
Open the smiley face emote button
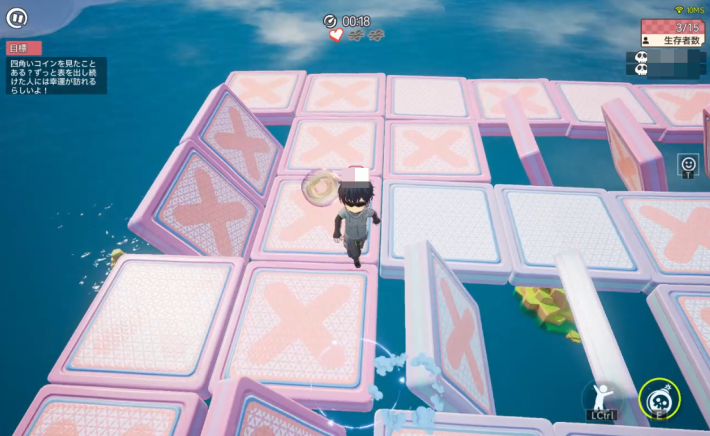[x=687, y=163]
